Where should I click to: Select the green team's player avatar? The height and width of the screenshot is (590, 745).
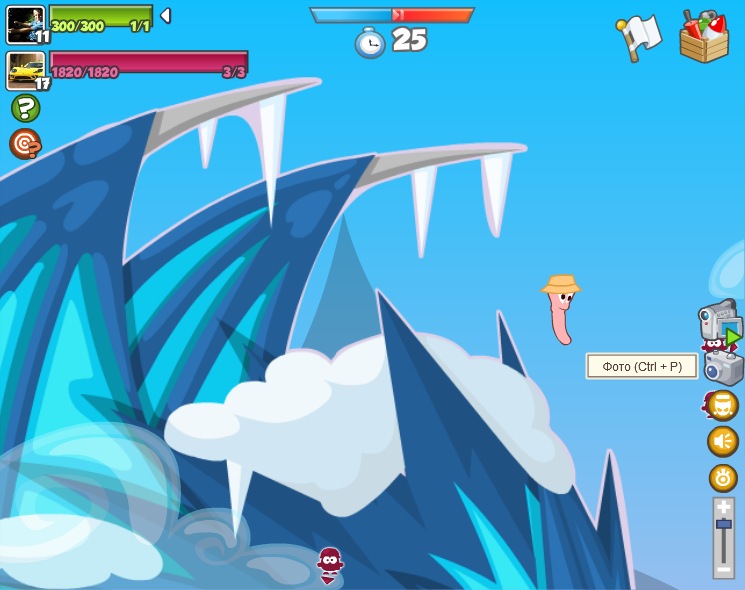[x=25, y=24]
